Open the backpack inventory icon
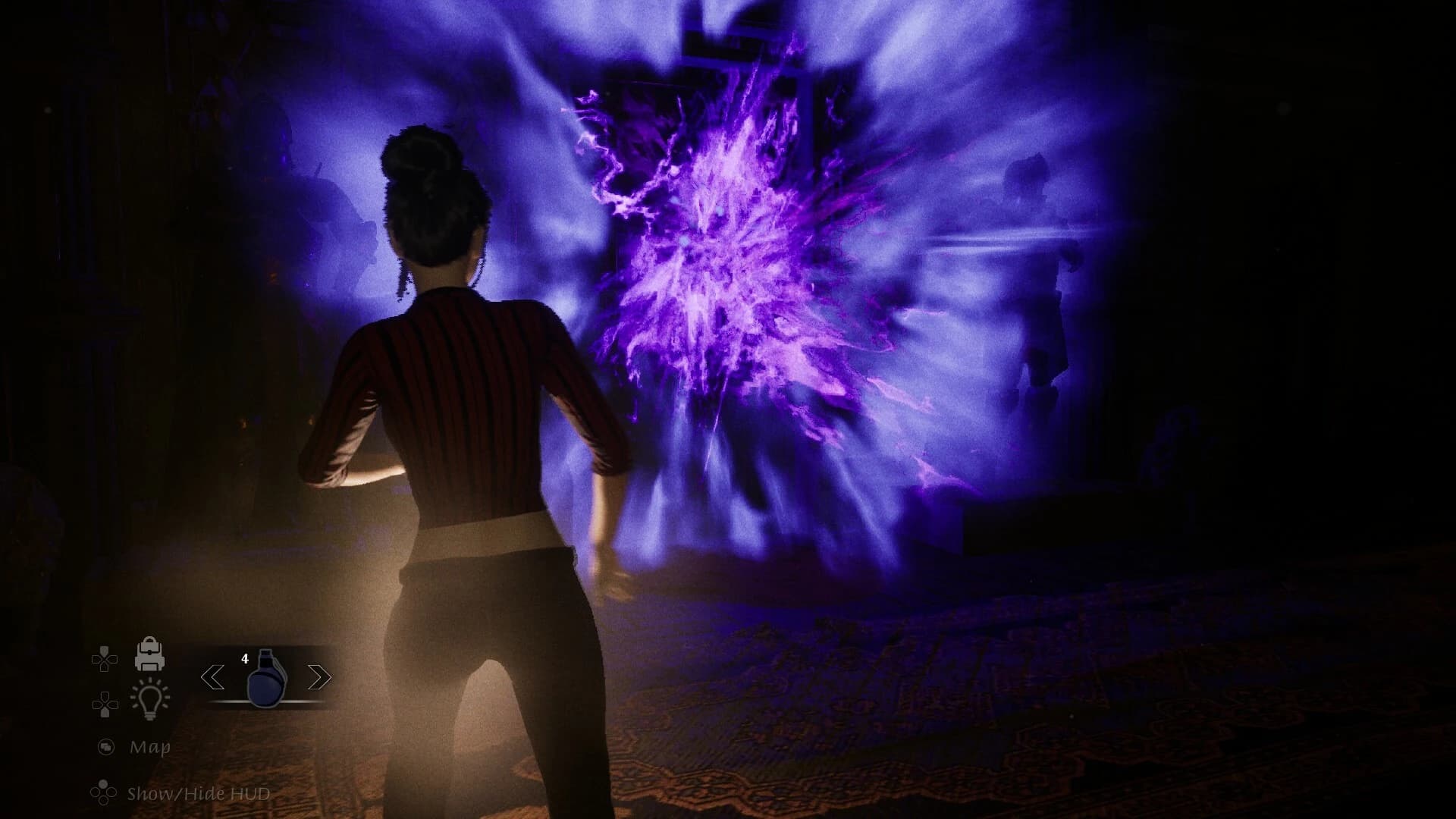Screen dimensions: 1456x819 tap(149, 654)
